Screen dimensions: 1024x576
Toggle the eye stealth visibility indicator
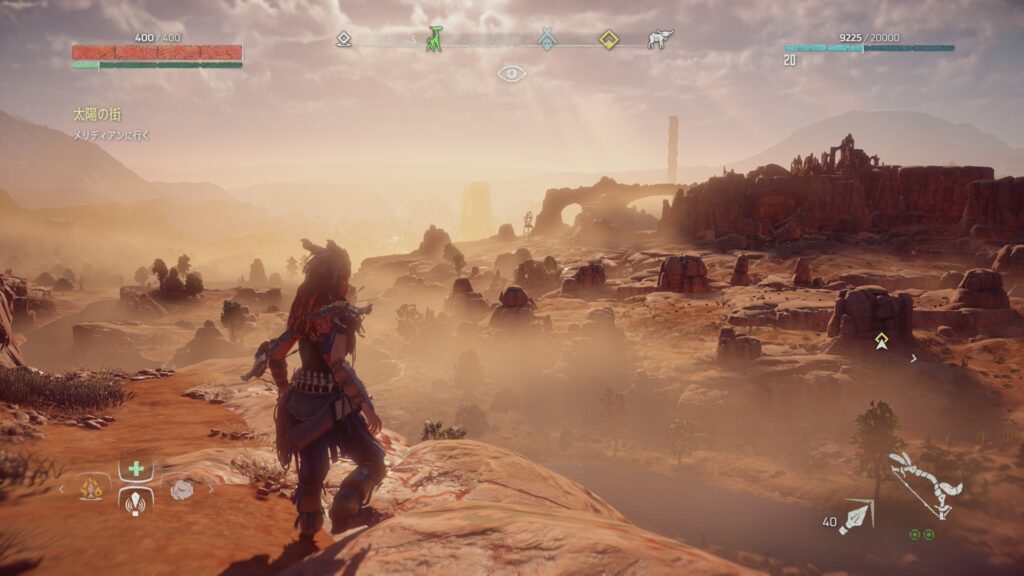tap(512, 73)
